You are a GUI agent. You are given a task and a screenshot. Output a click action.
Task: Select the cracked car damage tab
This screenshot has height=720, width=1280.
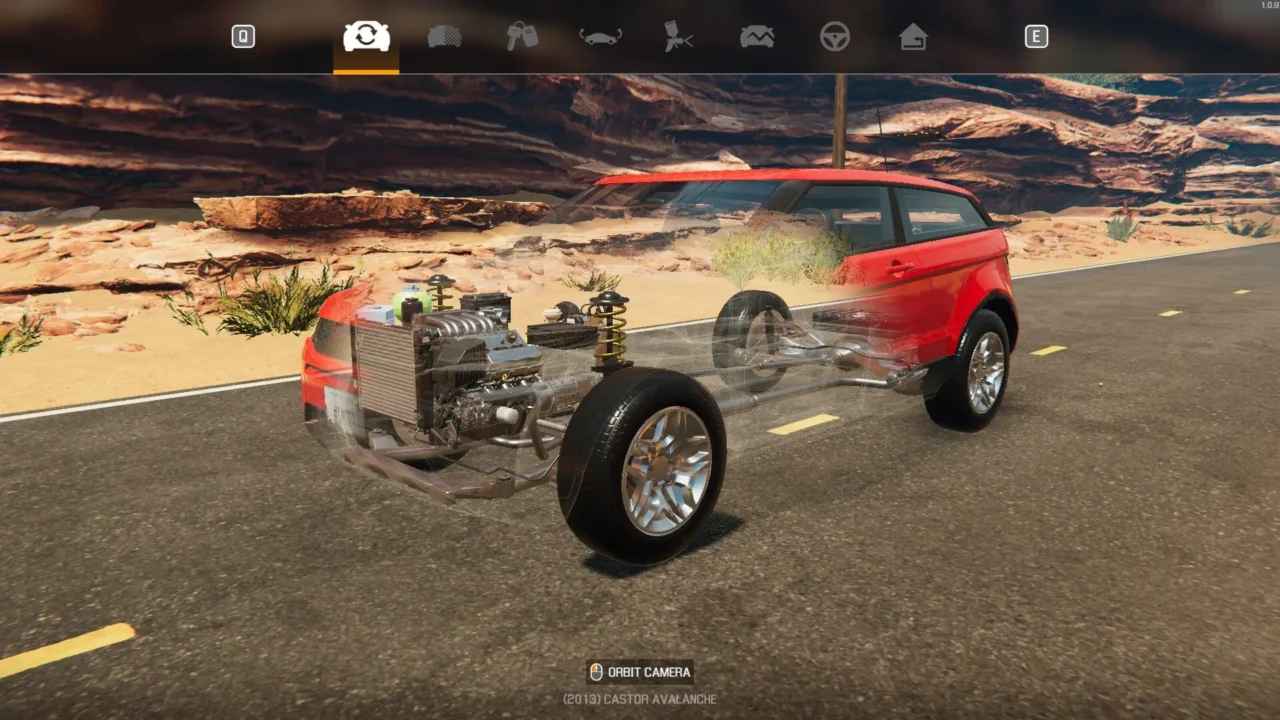click(757, 37)
